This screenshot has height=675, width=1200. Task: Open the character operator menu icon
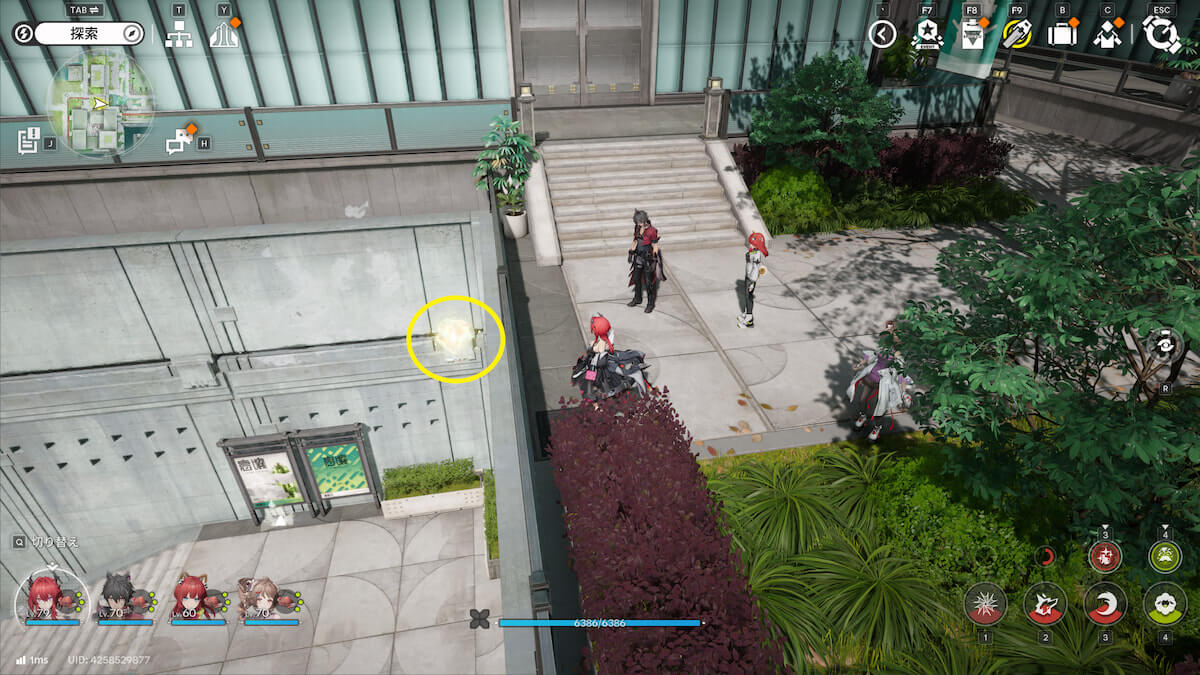pos(1107,35)
